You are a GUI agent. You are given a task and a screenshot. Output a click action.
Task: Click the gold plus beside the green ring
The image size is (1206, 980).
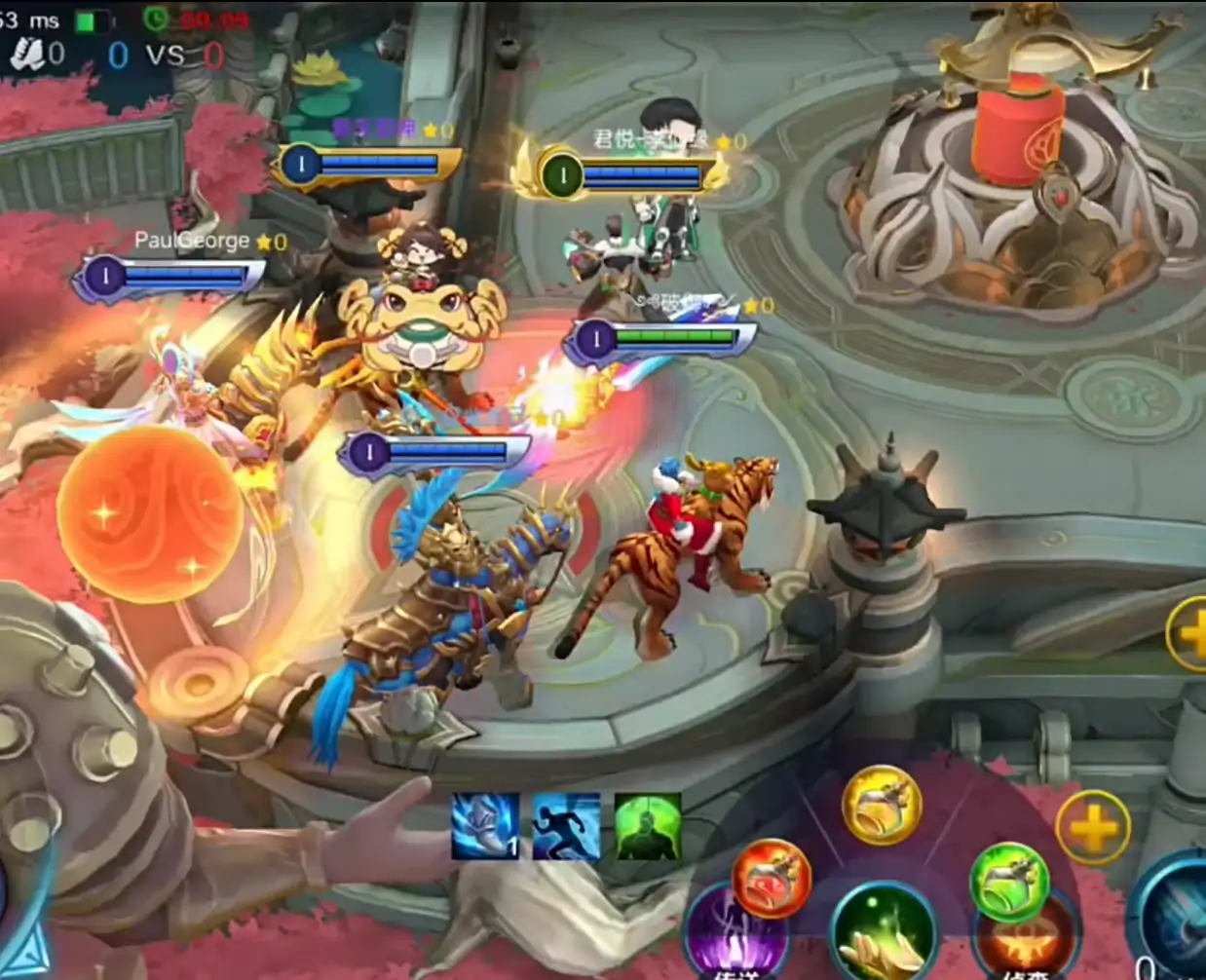tap(1093, 829)
